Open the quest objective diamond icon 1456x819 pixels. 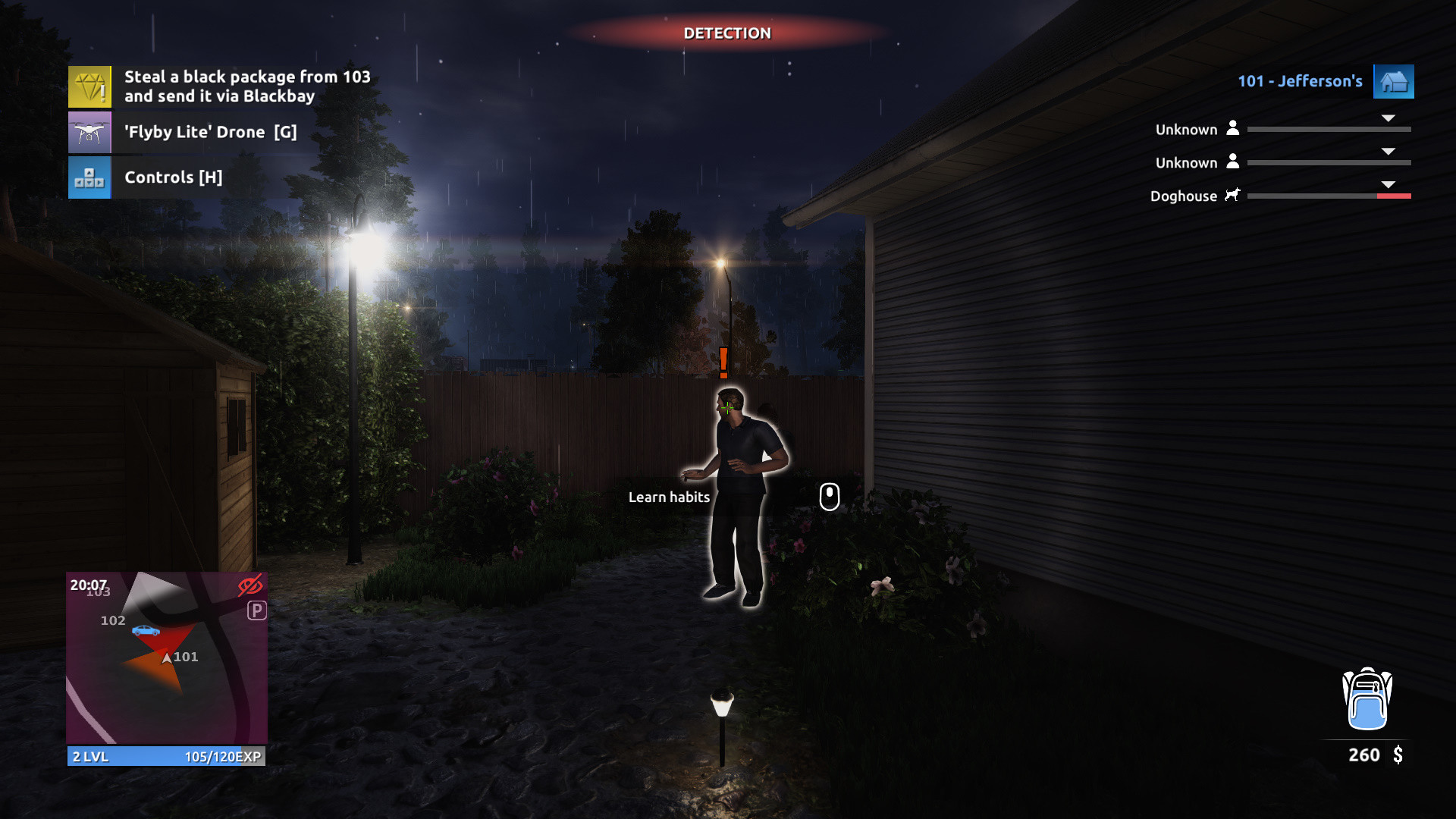pyautogui.click(x=89, y=86)
